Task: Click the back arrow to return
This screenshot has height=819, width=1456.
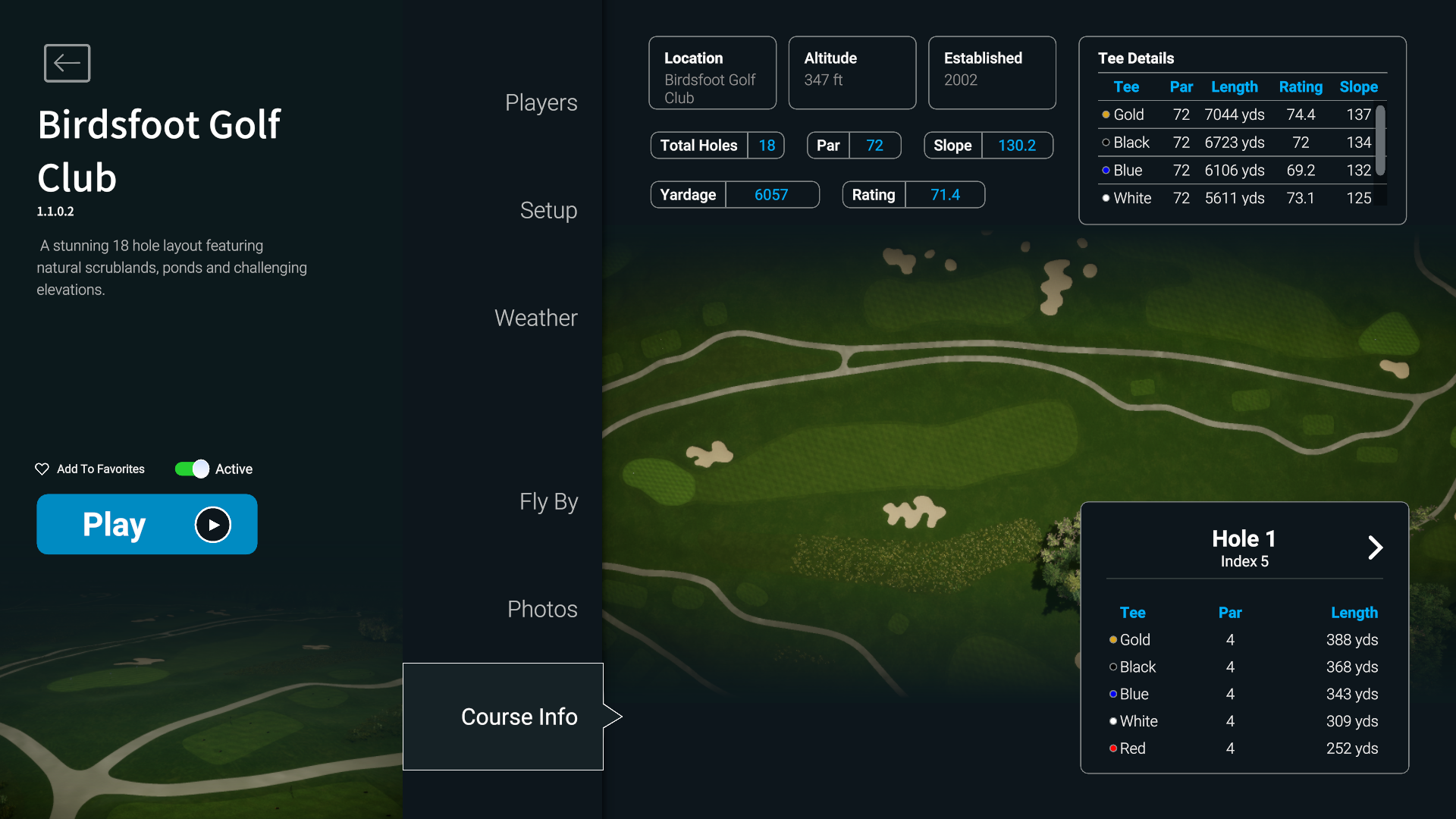Action: point(67,63)
